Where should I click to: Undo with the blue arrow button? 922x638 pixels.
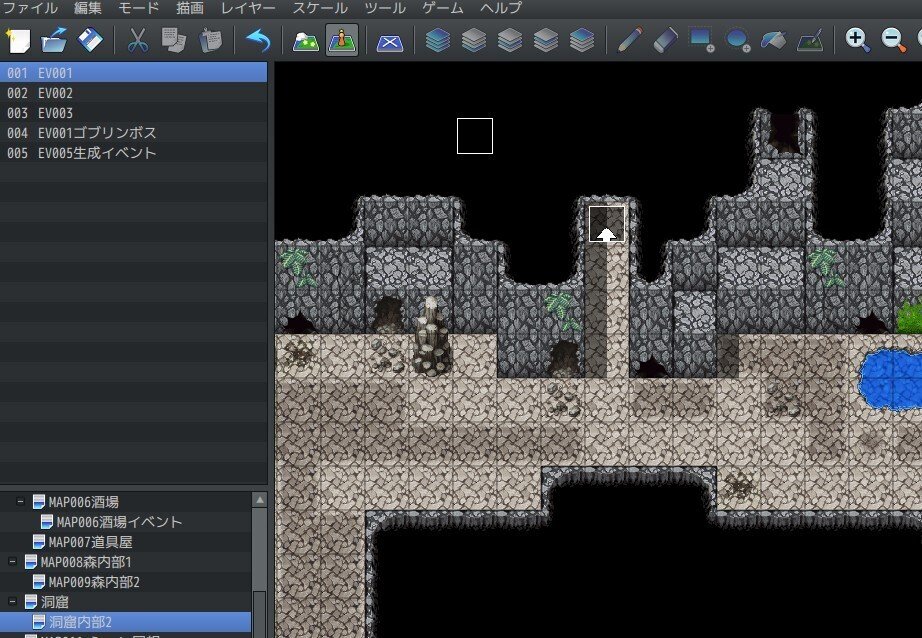click(258, 41)
